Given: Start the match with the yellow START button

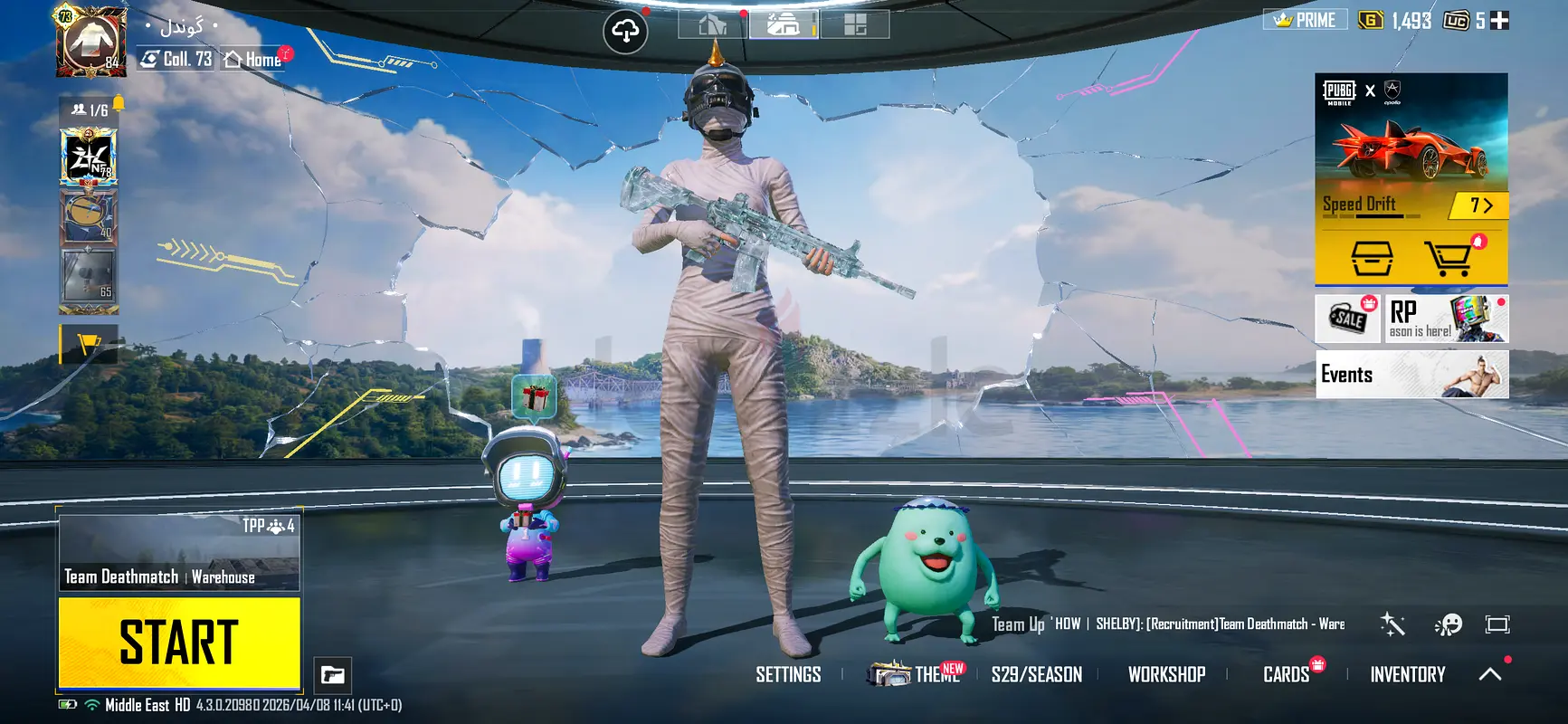Looking at the screenshot, I should [179, 643].
